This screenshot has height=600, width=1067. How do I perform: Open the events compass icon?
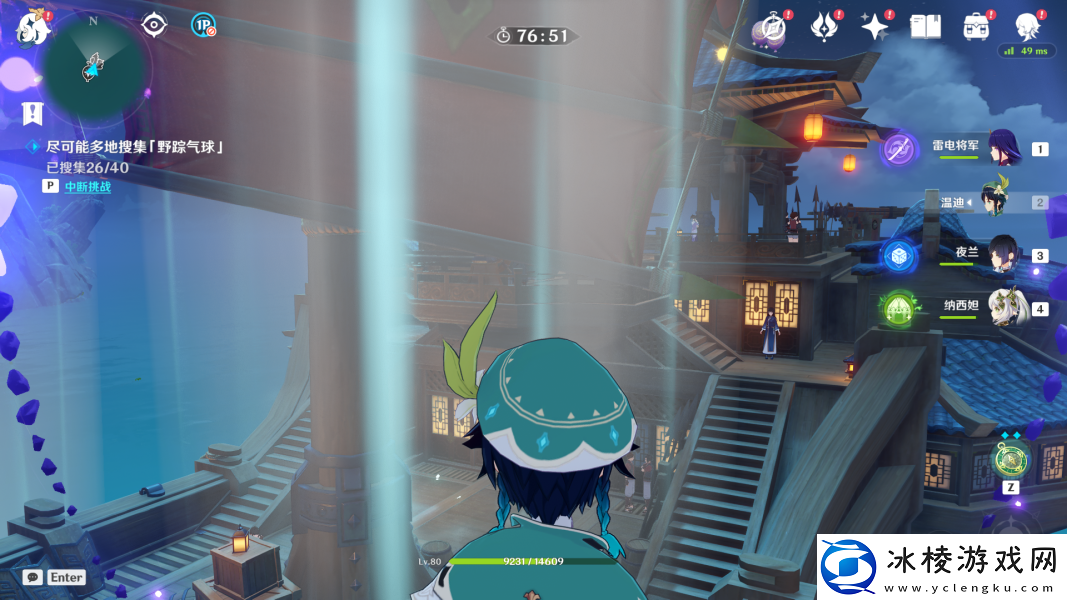[x=772, y=27]
